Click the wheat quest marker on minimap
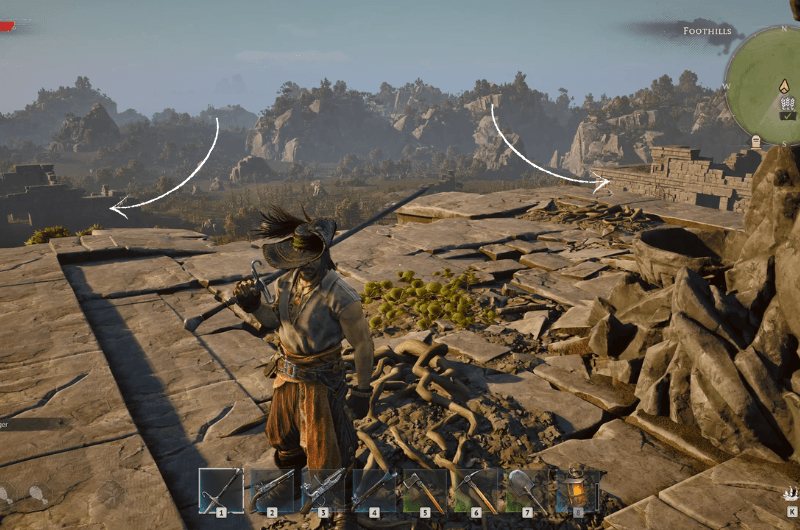The width and height of the screenshot is (800, 530). (x=787, y=103)
